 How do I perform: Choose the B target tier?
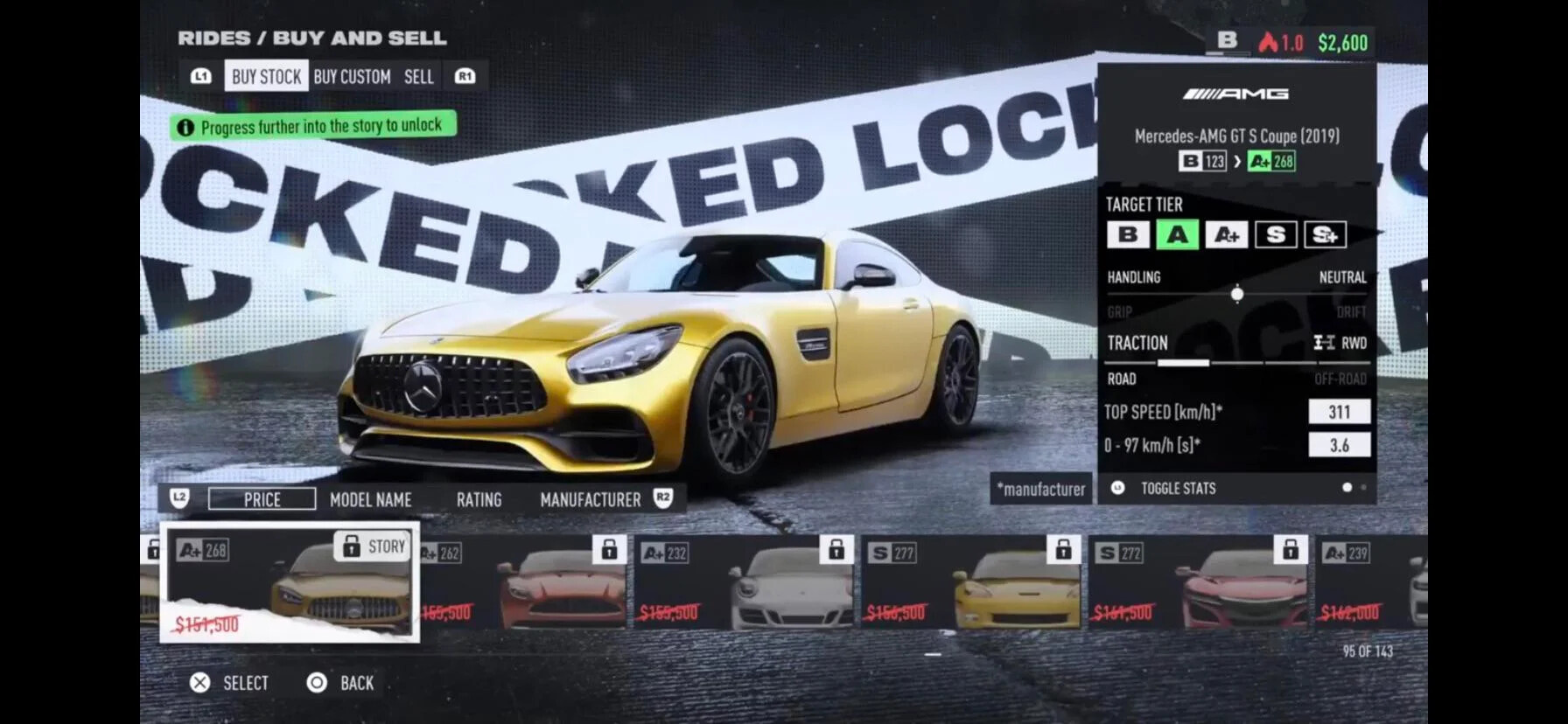coord(1128,234)
